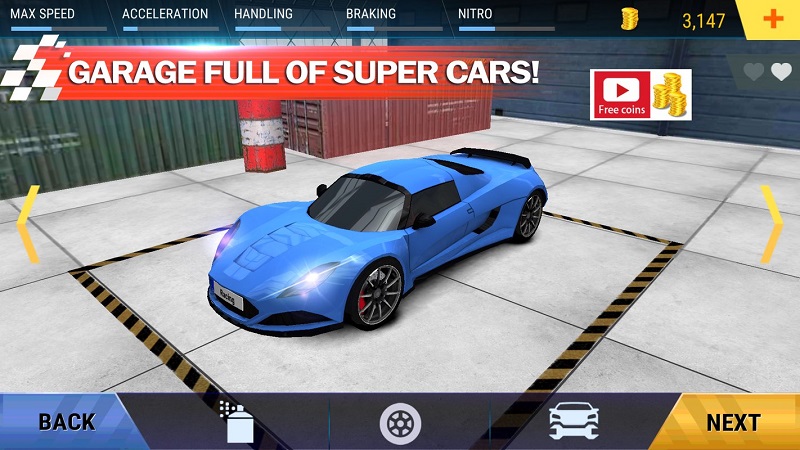Viewport: 800px width, 450px height.
Task: Open the spray paint customization
Action: (237, 421)
